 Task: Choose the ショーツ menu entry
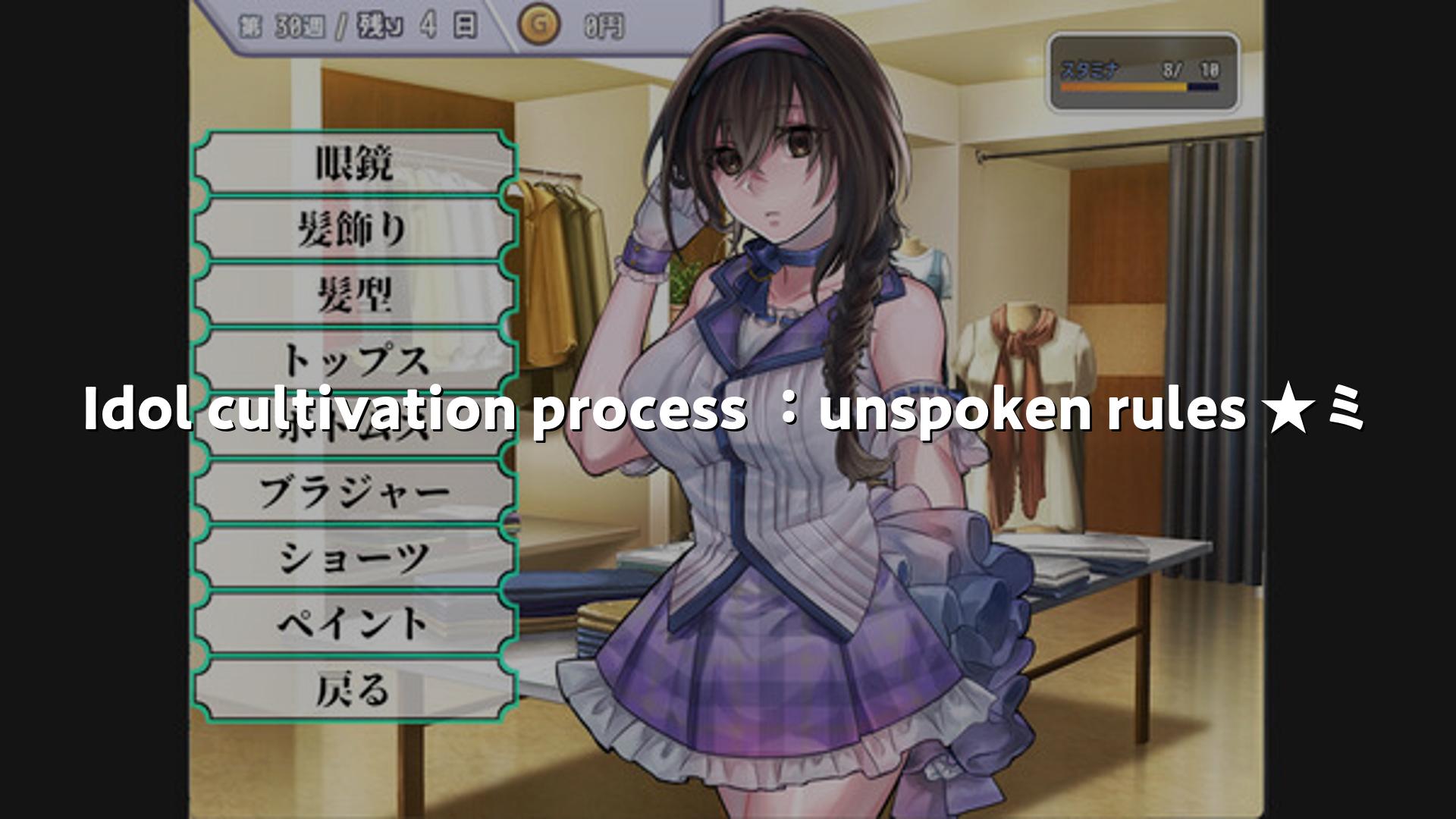coord(354,558)
